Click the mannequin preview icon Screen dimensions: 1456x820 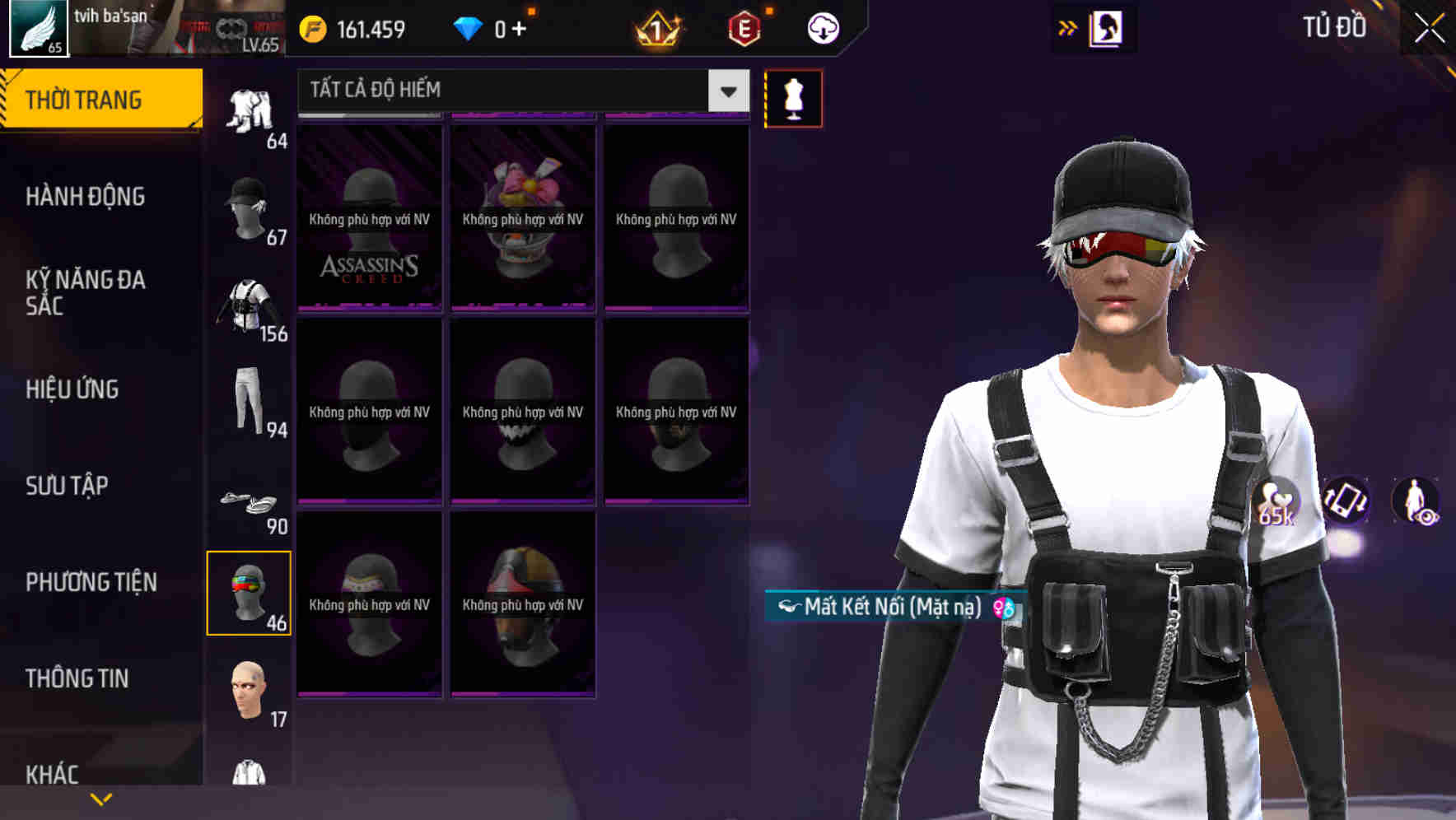coord(793,97)
